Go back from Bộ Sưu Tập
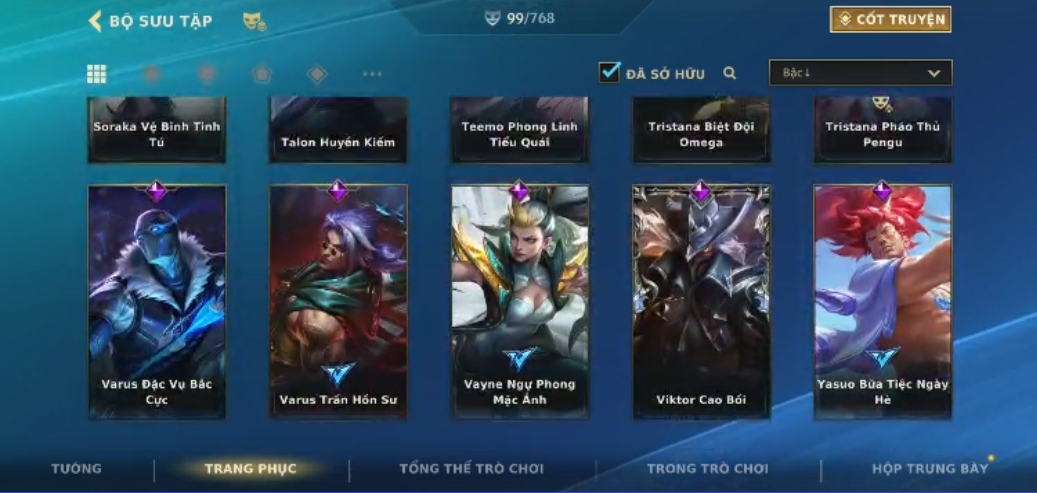This screenshot has width=1037, height=493. [x=97, y=21]
